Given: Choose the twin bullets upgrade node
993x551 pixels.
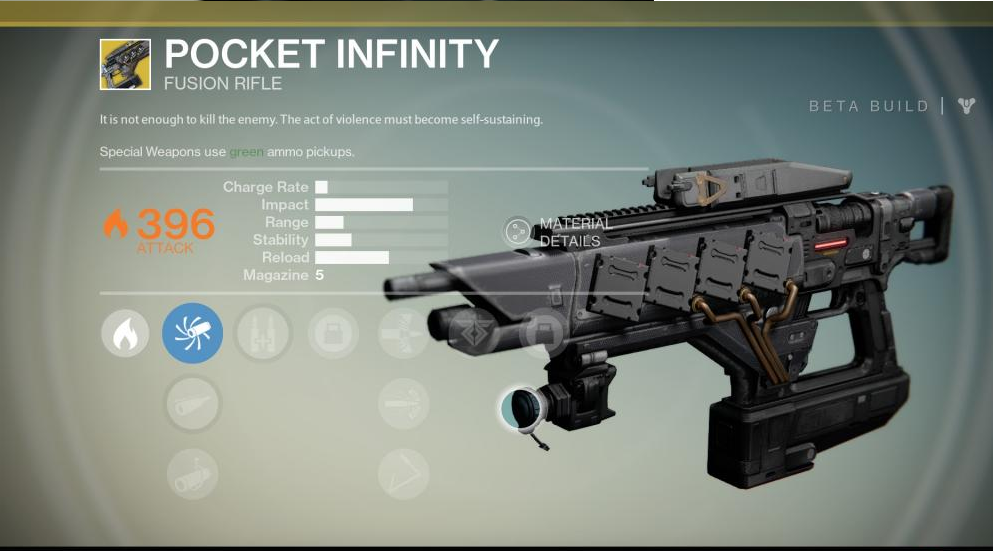Looking at the screenshot, I should click(262, 333).
